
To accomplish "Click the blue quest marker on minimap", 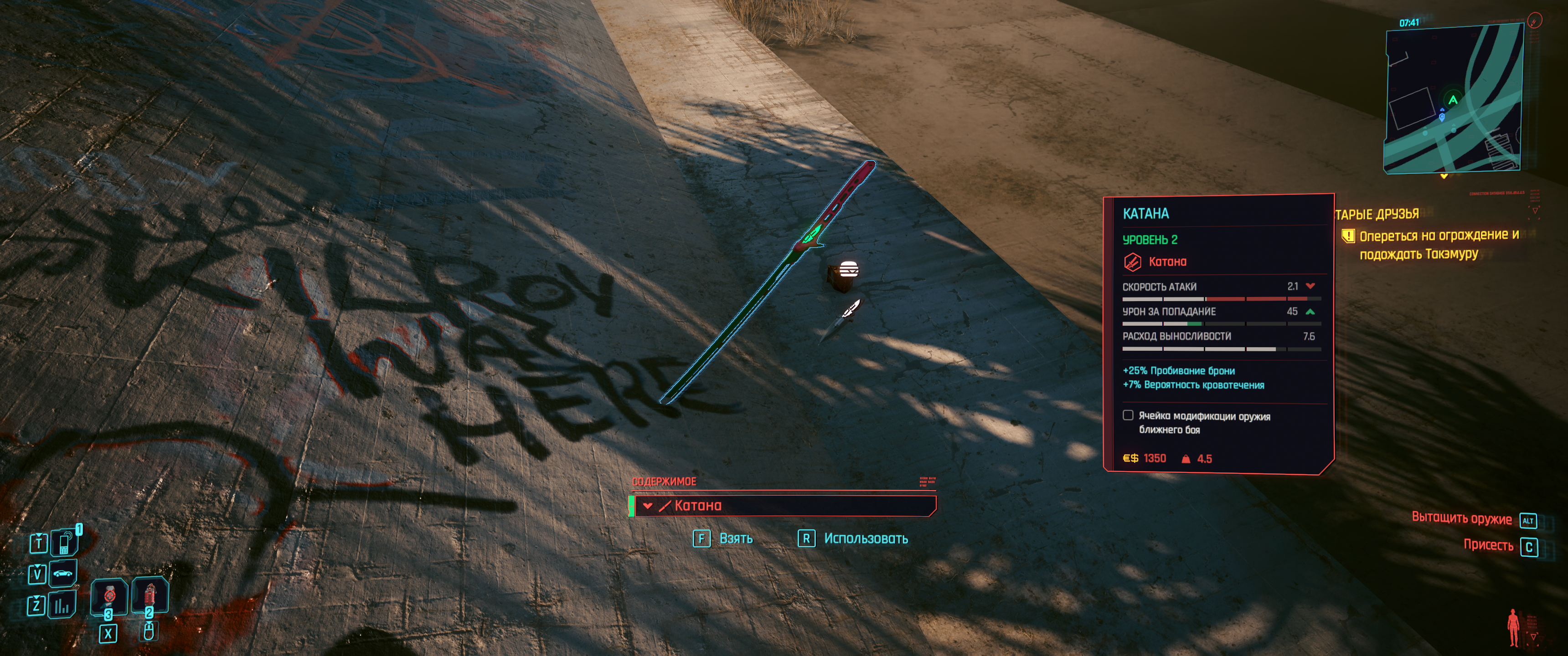I will [1441, 116].
